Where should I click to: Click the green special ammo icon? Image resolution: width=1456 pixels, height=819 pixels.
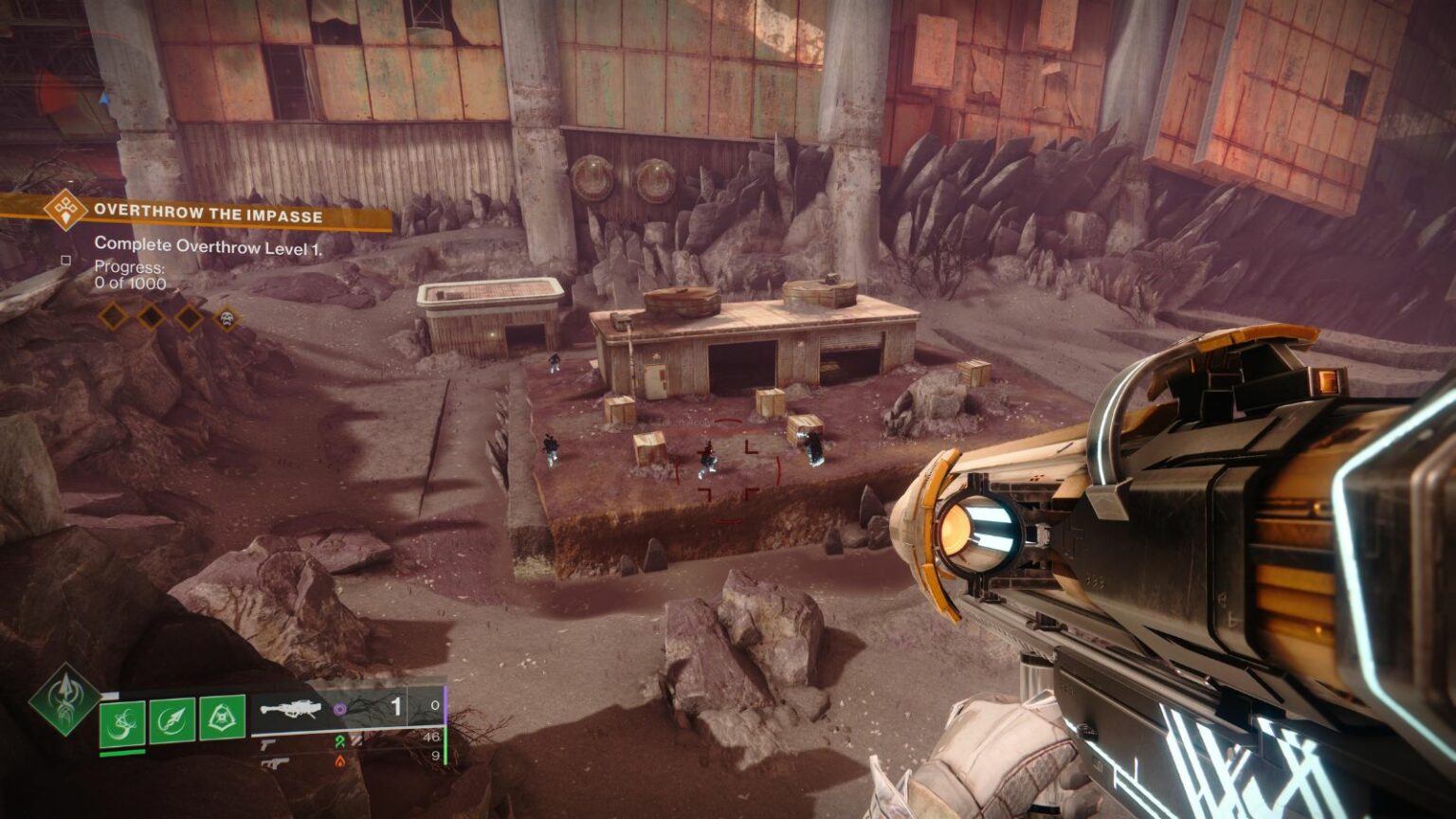point(340,741)
